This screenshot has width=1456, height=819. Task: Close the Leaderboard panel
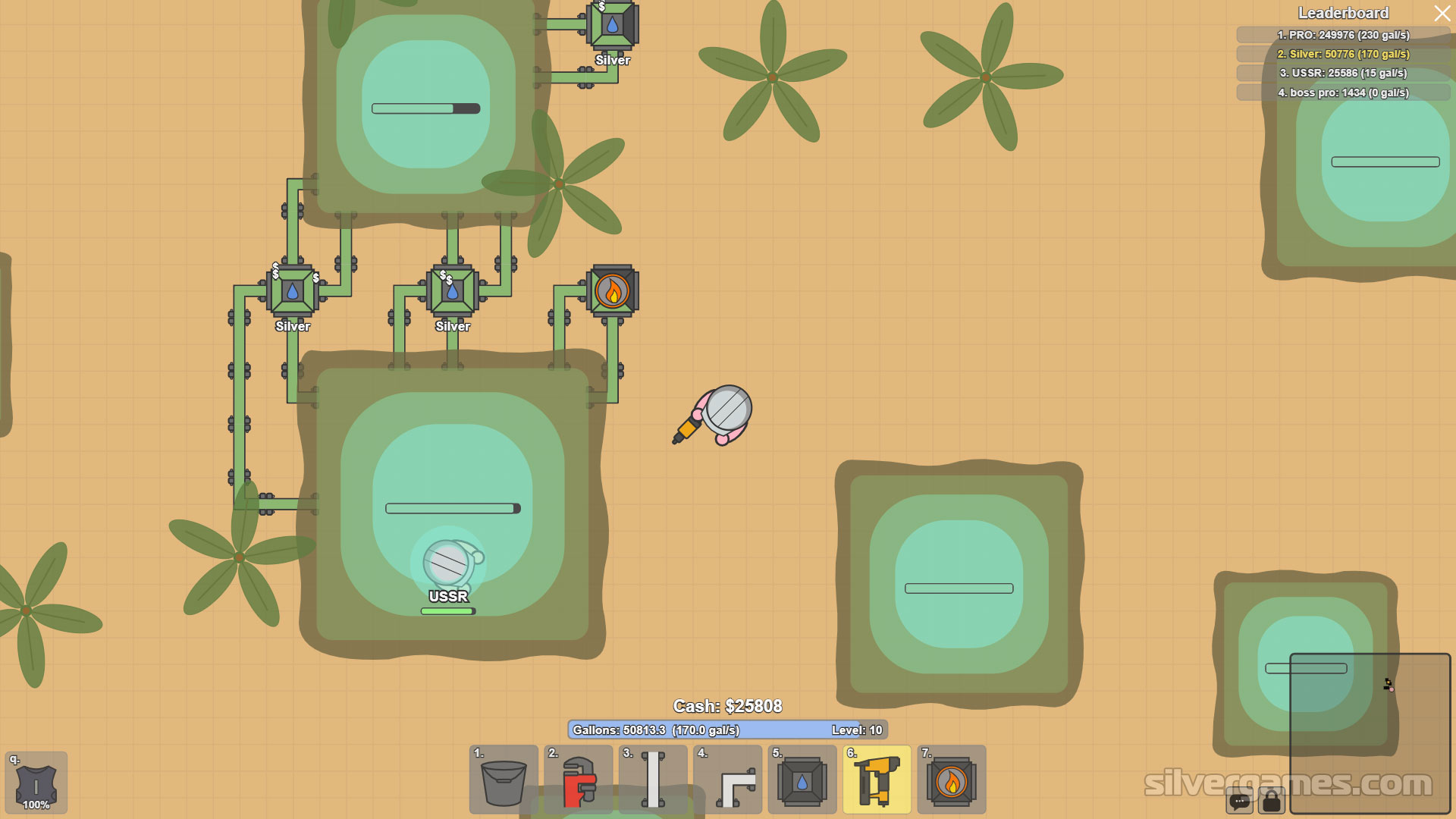click(x=1442, y=14)
